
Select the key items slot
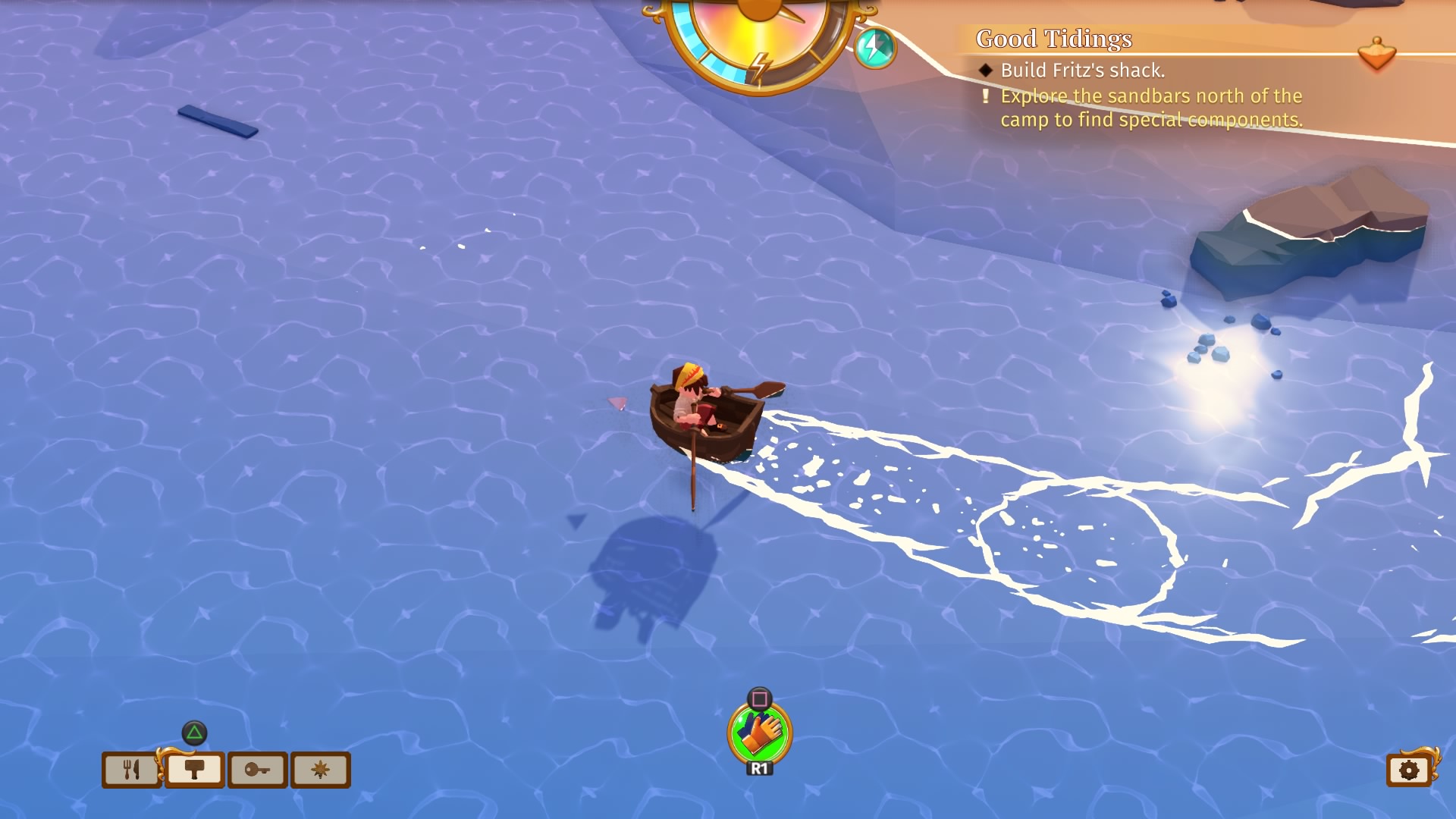coord(258,770)
